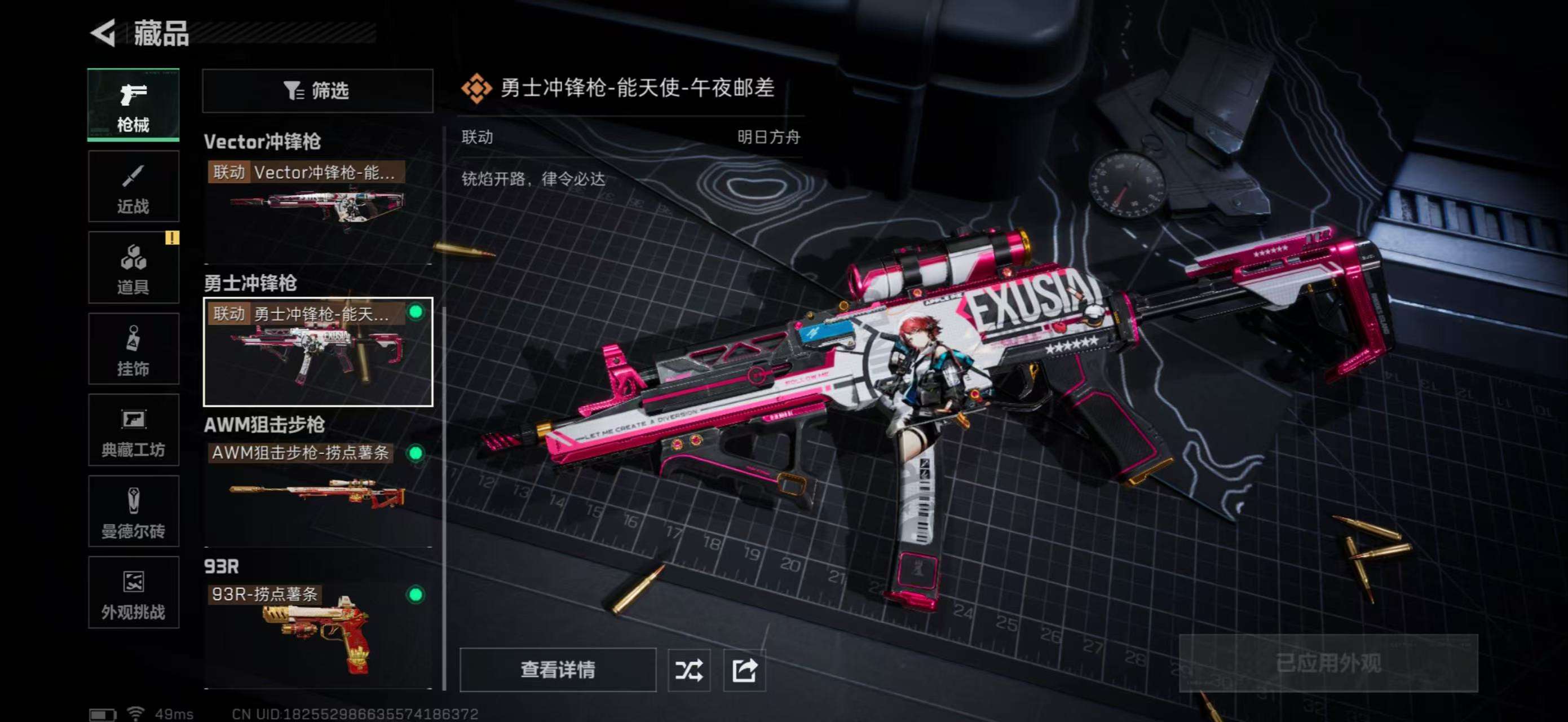Open the 典藏工坊 workshop icon
Screen dimensions: 1568x722
pos(134,430)
